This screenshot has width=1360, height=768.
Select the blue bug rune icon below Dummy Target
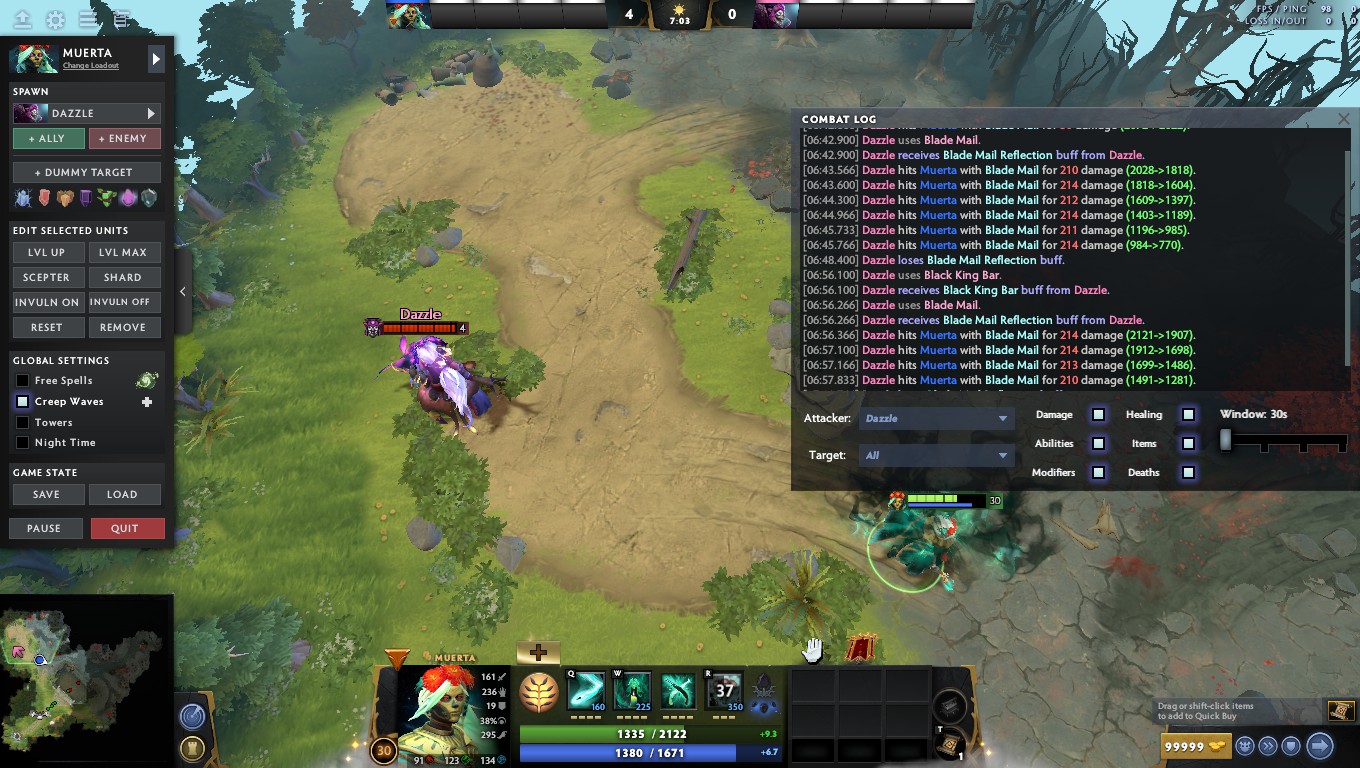pyautogui.click(x=22, y=198)
